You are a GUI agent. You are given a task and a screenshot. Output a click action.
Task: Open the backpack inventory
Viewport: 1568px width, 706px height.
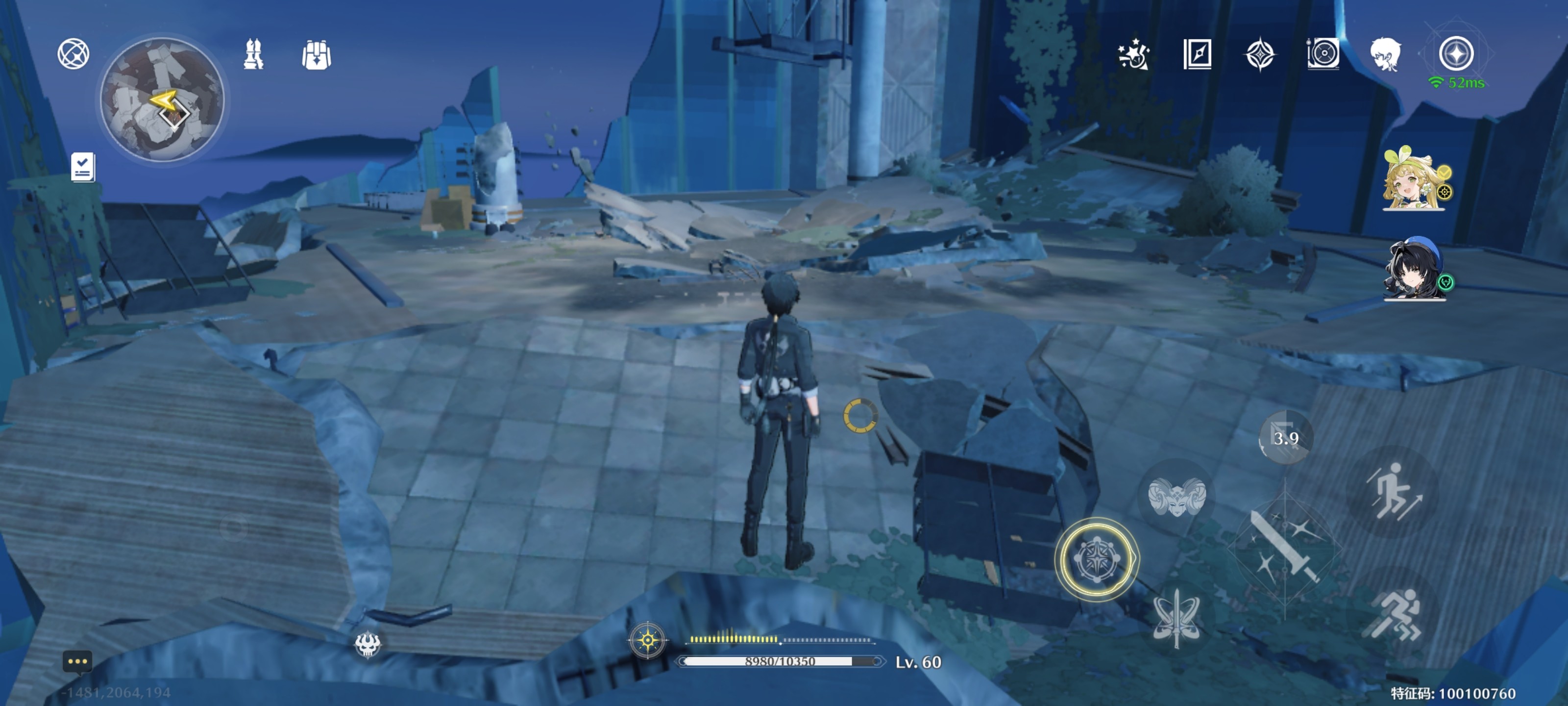[317, 55]
